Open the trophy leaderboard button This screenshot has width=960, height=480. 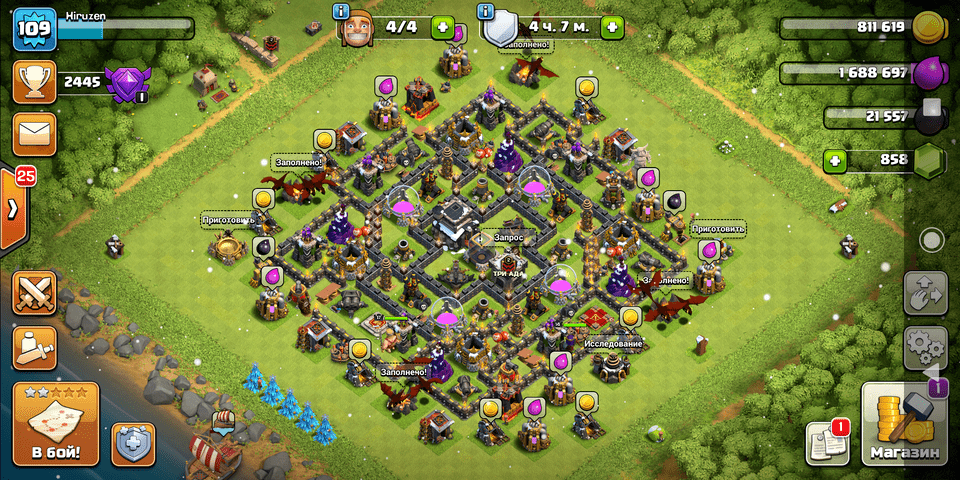point(33,82)
